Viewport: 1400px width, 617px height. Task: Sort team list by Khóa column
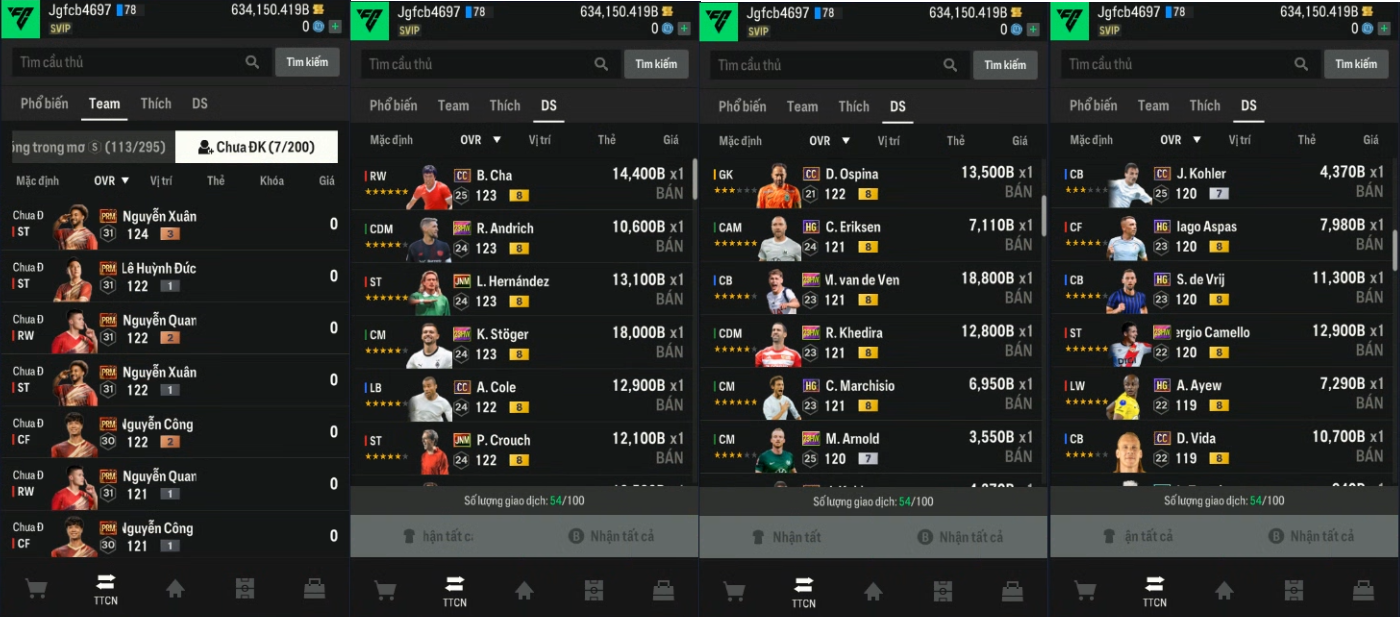tap(271, 181)
